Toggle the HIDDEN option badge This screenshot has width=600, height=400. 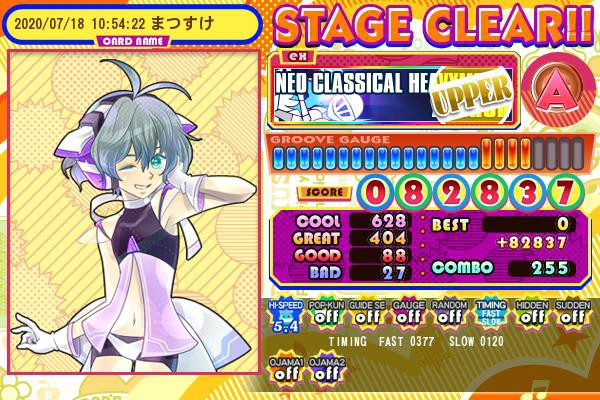click(530, 316)
